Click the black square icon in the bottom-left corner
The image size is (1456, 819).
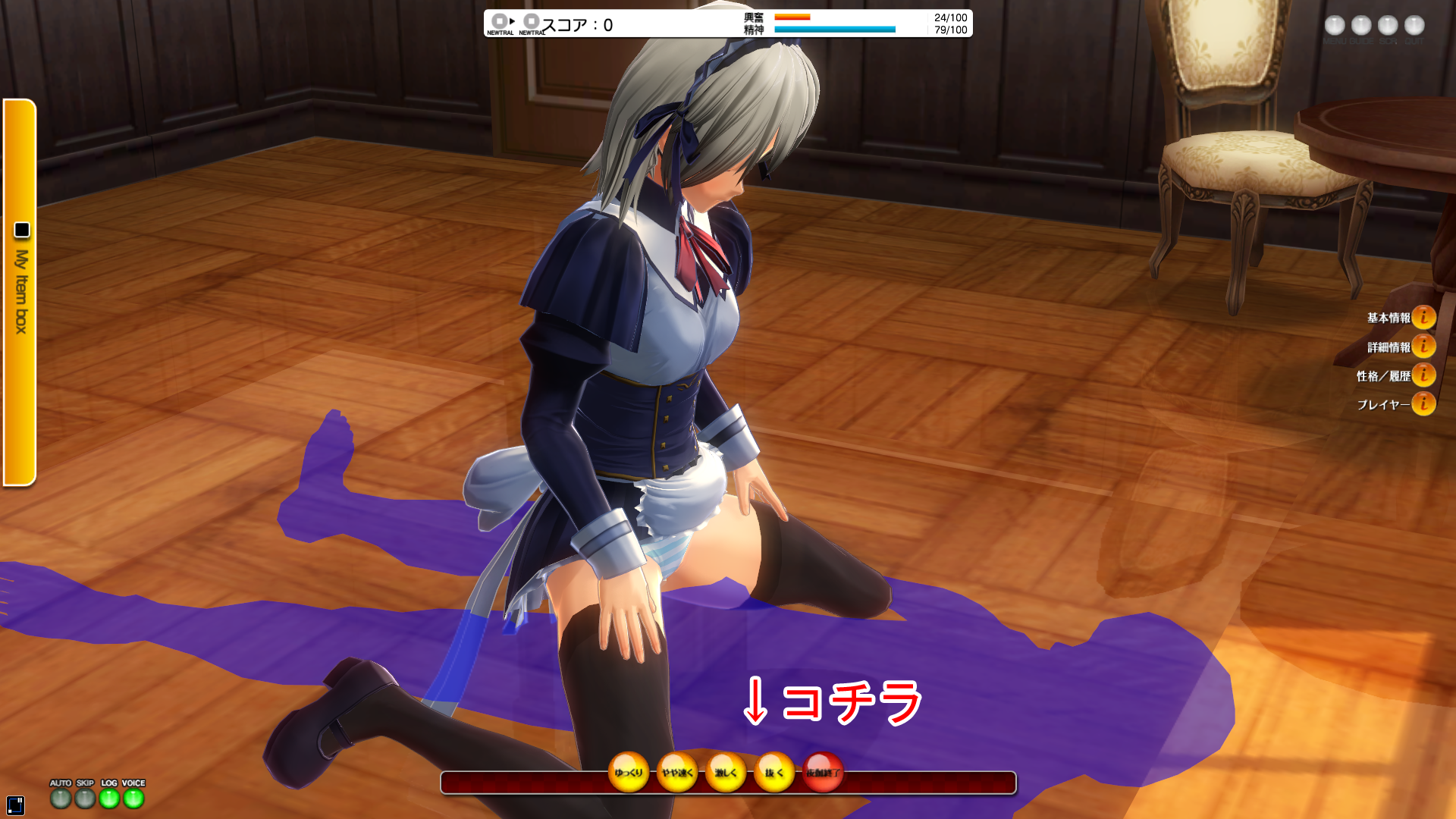[x=15, y=805]
